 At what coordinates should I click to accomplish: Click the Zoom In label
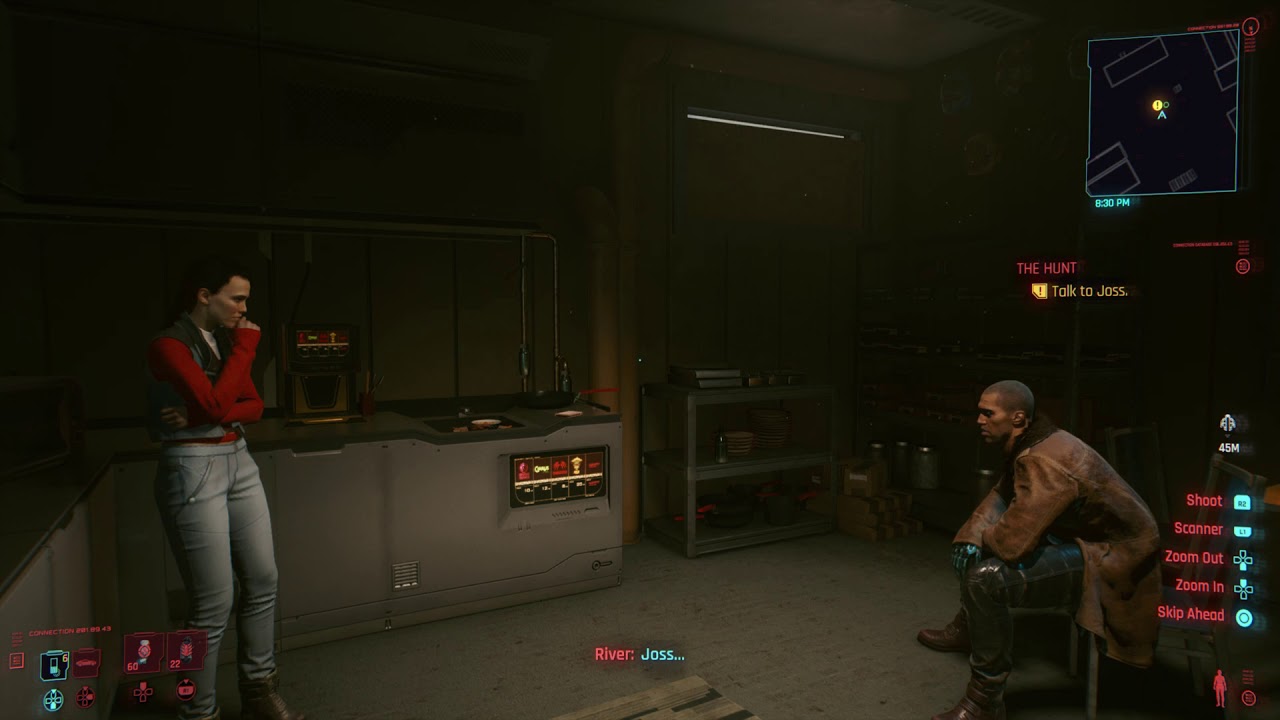(x=1203, y=586)
